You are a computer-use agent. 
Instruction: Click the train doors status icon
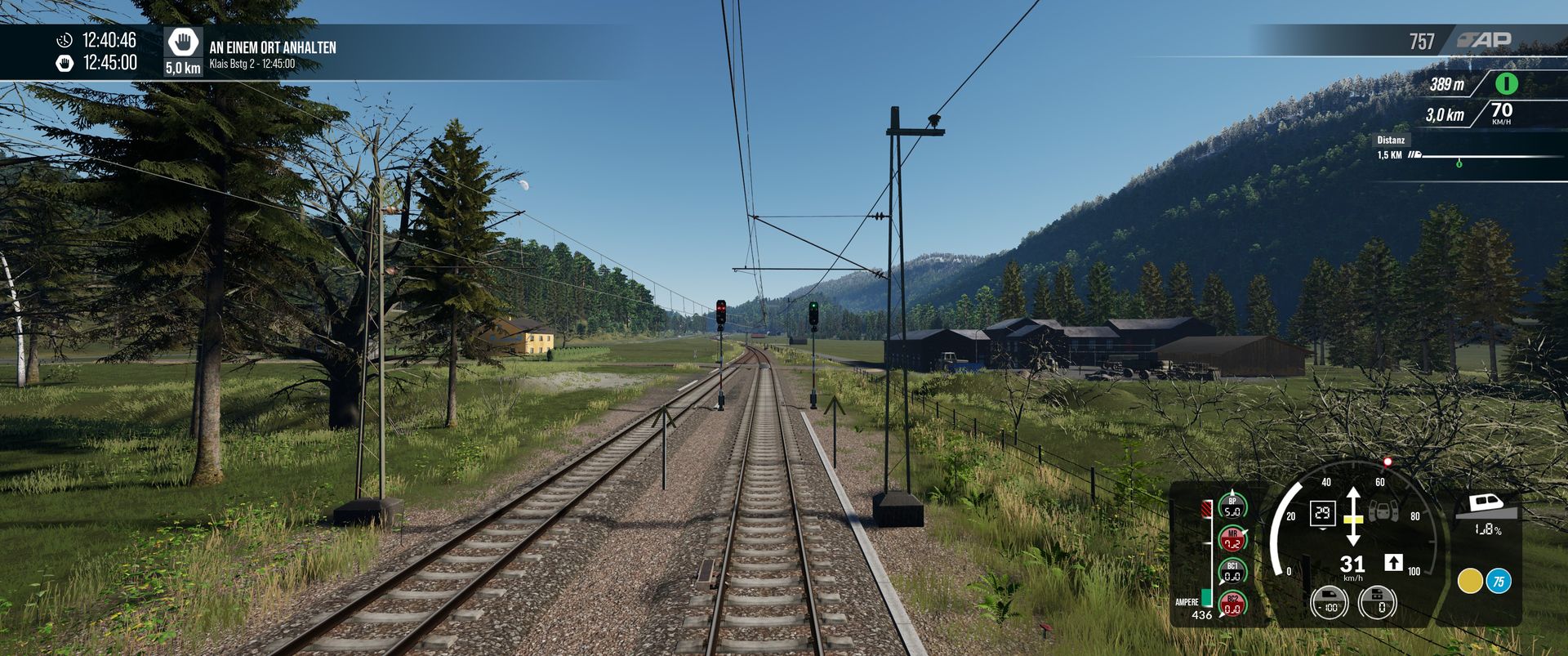[x=1383, y=512]
